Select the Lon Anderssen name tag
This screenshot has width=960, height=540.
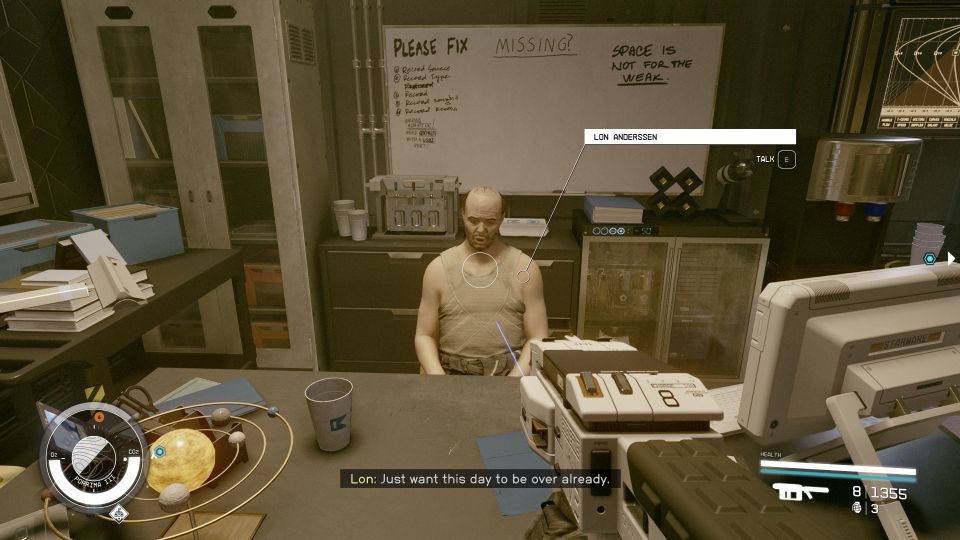tap(689, 136)
